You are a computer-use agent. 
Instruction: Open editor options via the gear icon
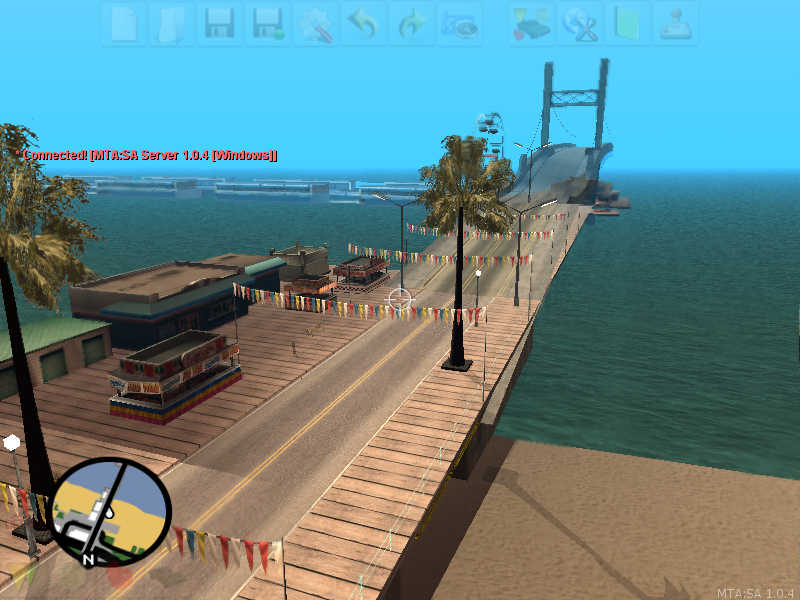point(316,24)
